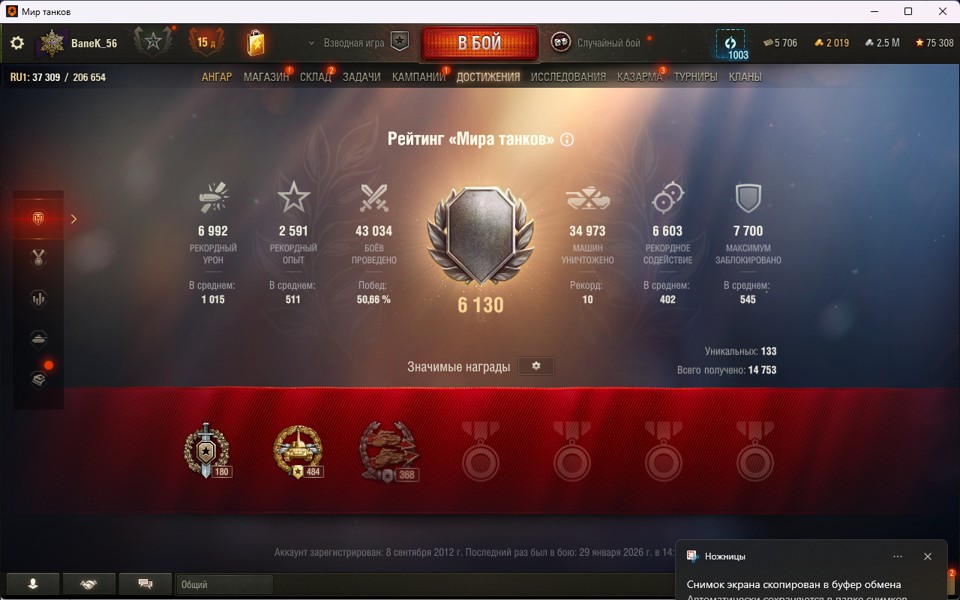Select the КАМПАНИИ tab
The image size is (960, 600).
pyautogui.click(x=418, y=77)
